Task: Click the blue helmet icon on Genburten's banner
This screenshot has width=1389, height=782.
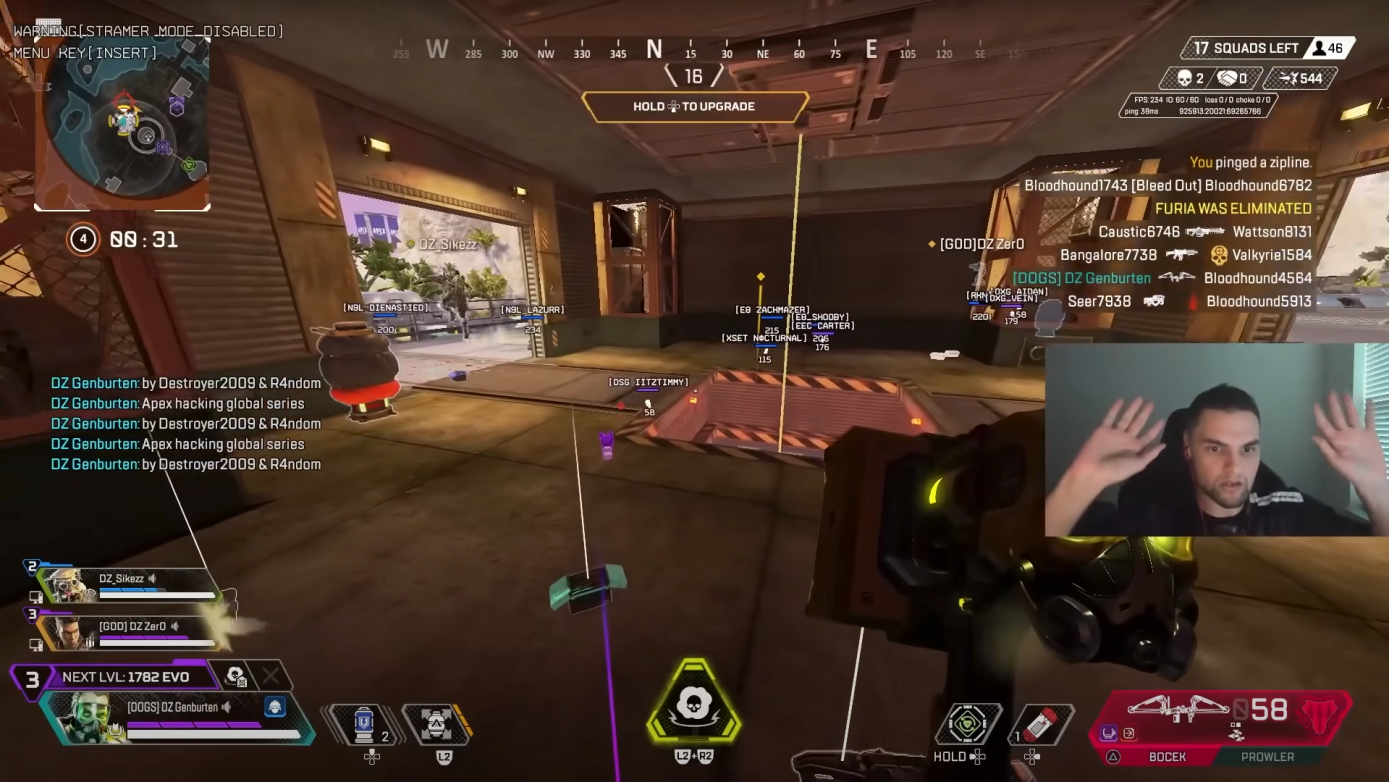Action: (275, 708)
